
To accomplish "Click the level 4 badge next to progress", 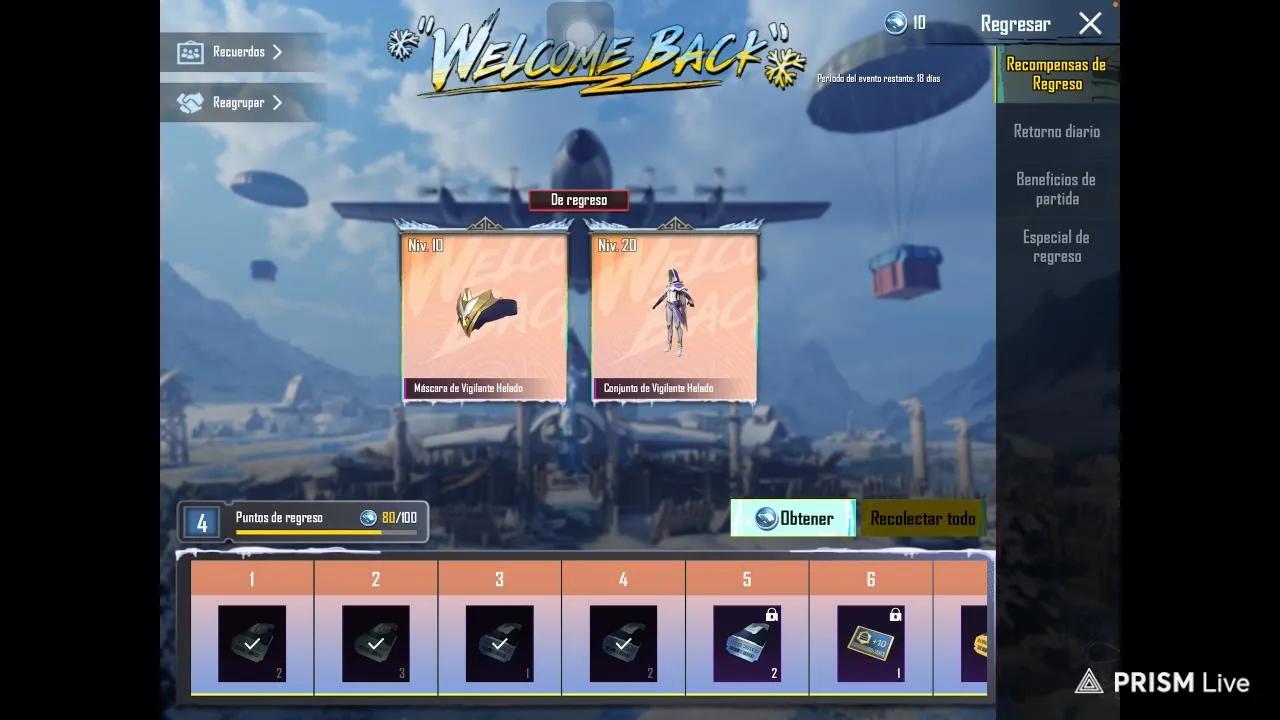I will click(x=199, y=519).
